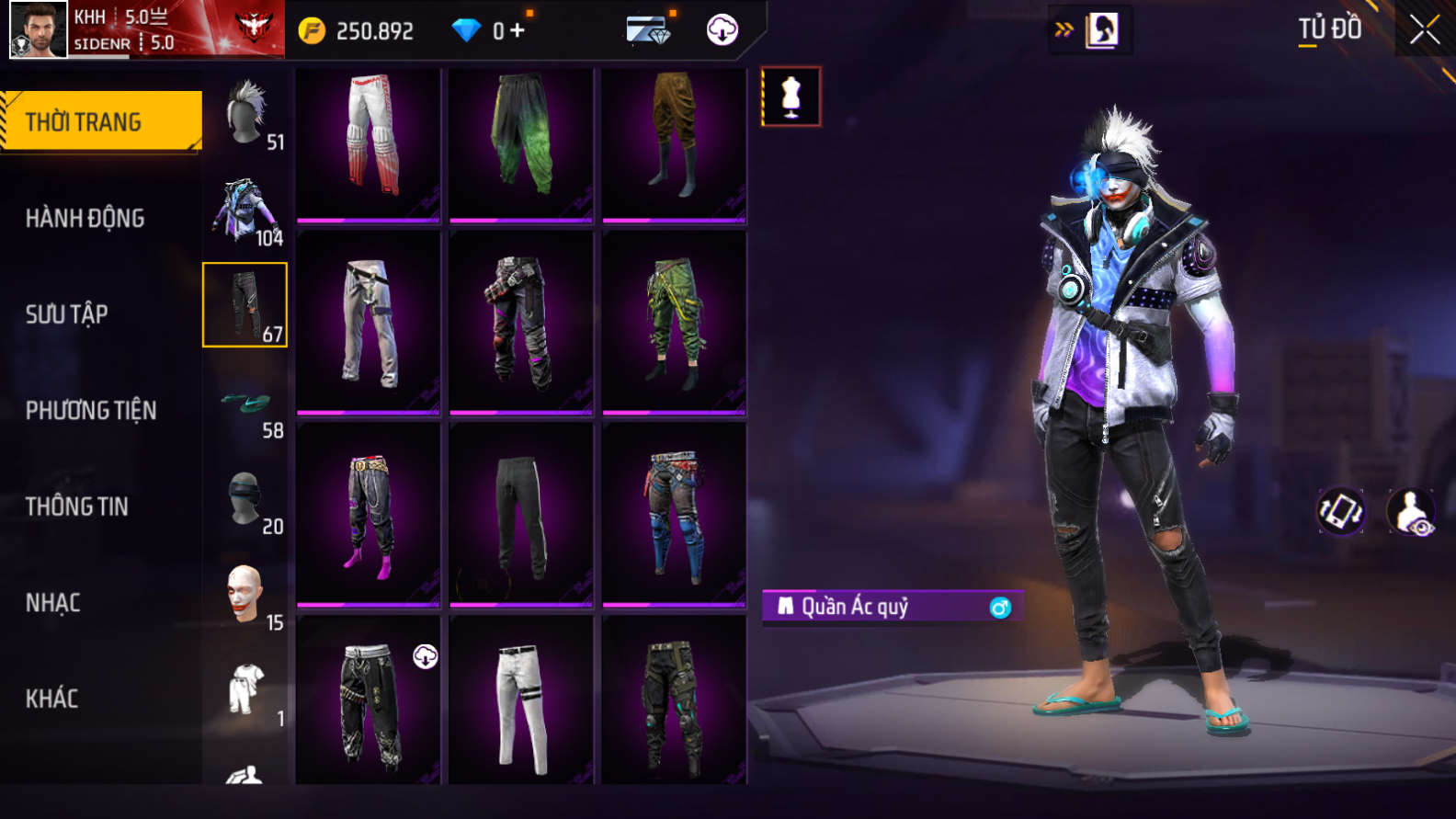Select the pants with pink boots

click(x=369, y=515)
